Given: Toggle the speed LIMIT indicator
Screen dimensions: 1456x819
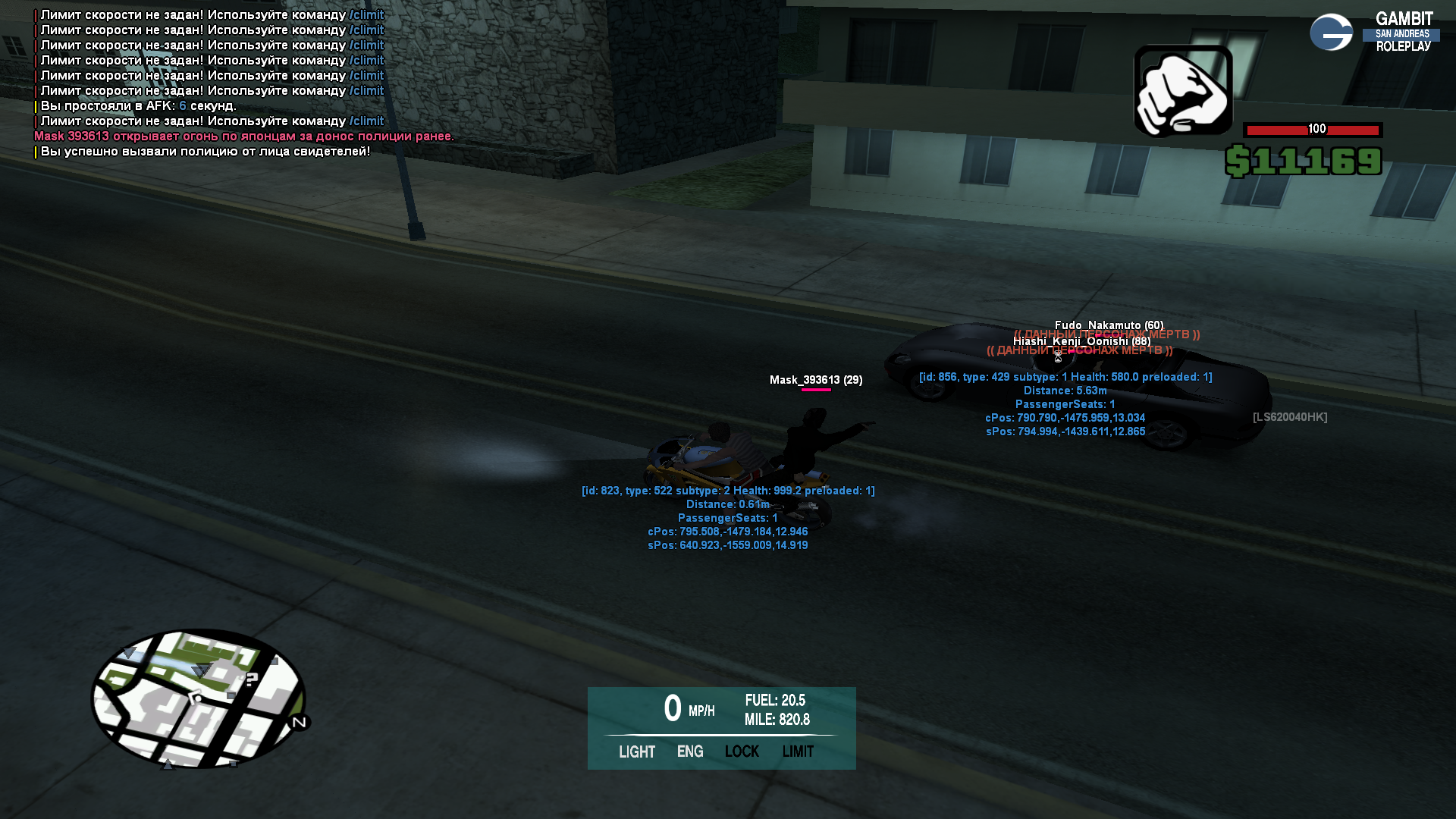Looking at the screenshot, I should point(798,752).
